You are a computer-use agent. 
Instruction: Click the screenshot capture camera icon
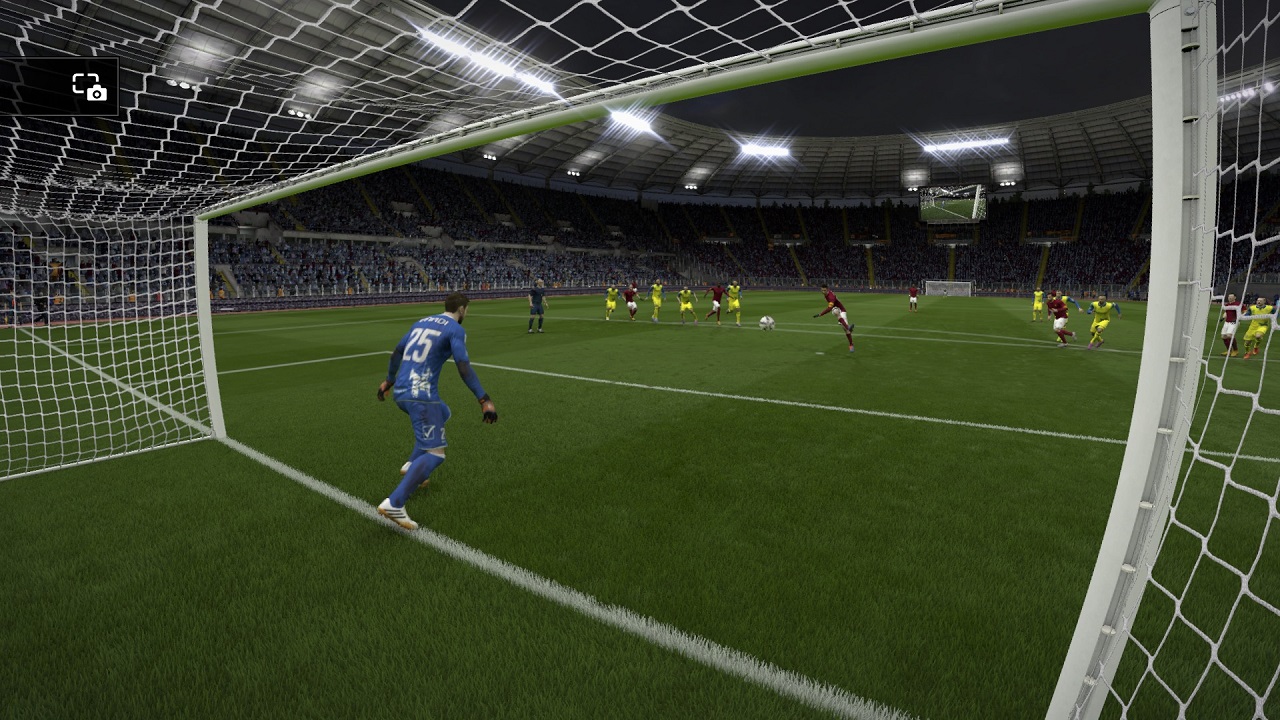(x=89, y=87)
